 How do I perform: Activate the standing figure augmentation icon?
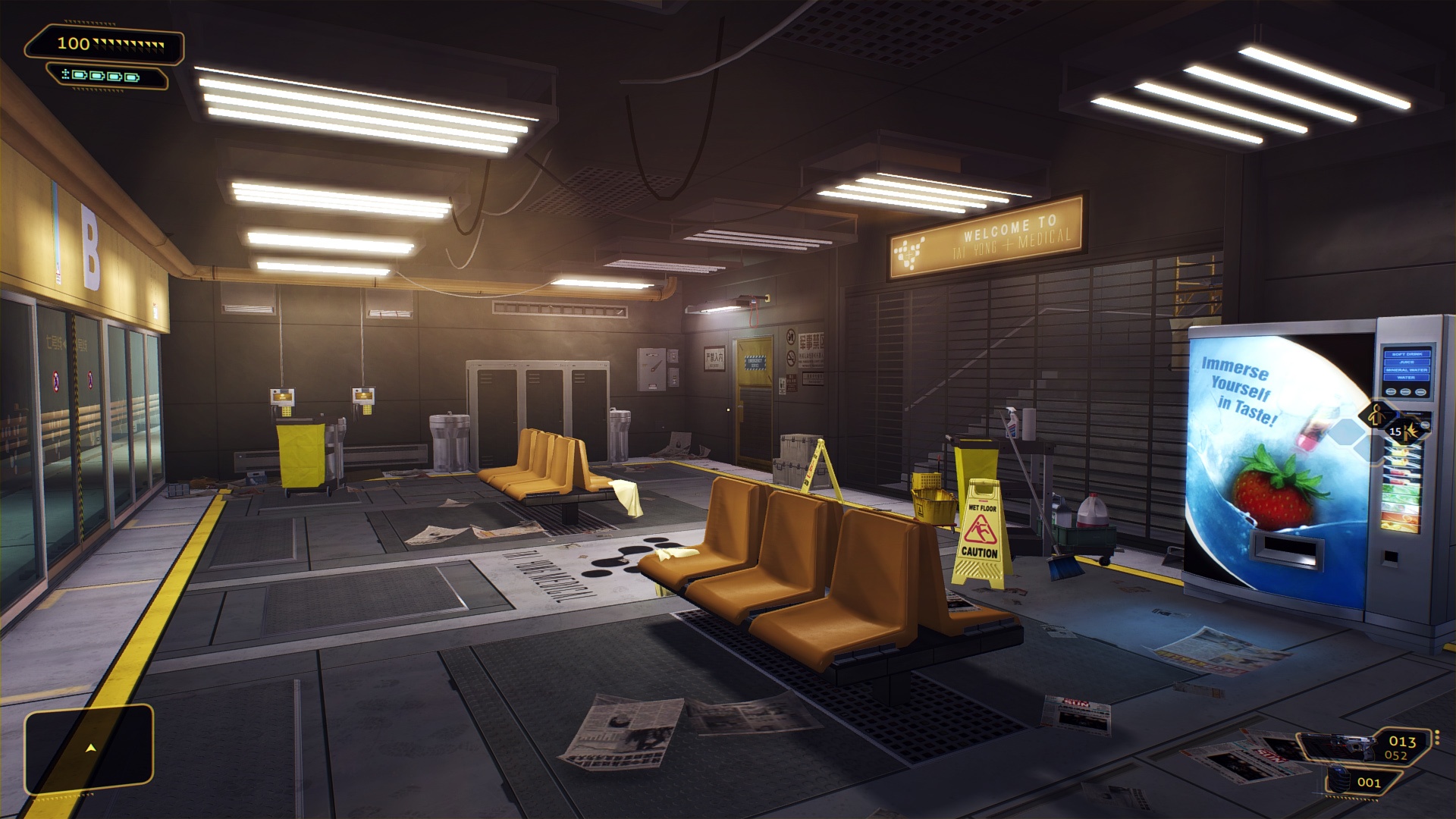pyautogui.click(x=1376, y=416)
